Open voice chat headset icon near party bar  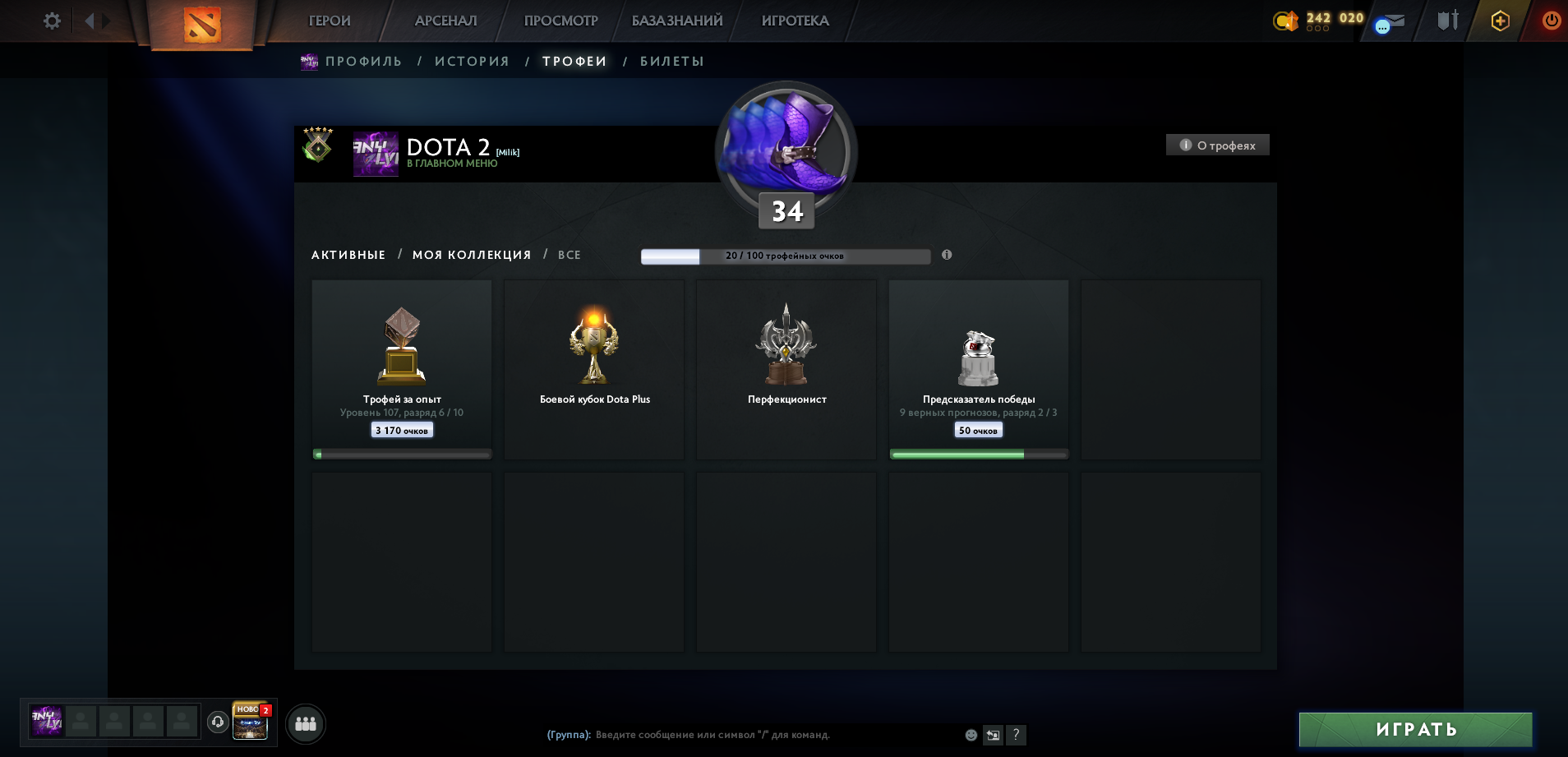tap(219, 723)
